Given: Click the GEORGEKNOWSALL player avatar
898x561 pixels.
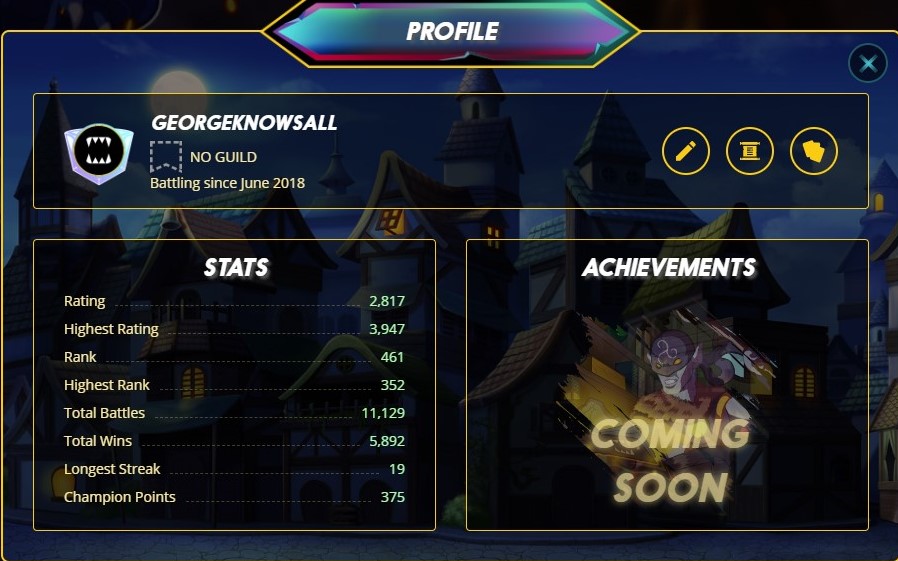Looking at the screenshot, I should pos(98,153).
